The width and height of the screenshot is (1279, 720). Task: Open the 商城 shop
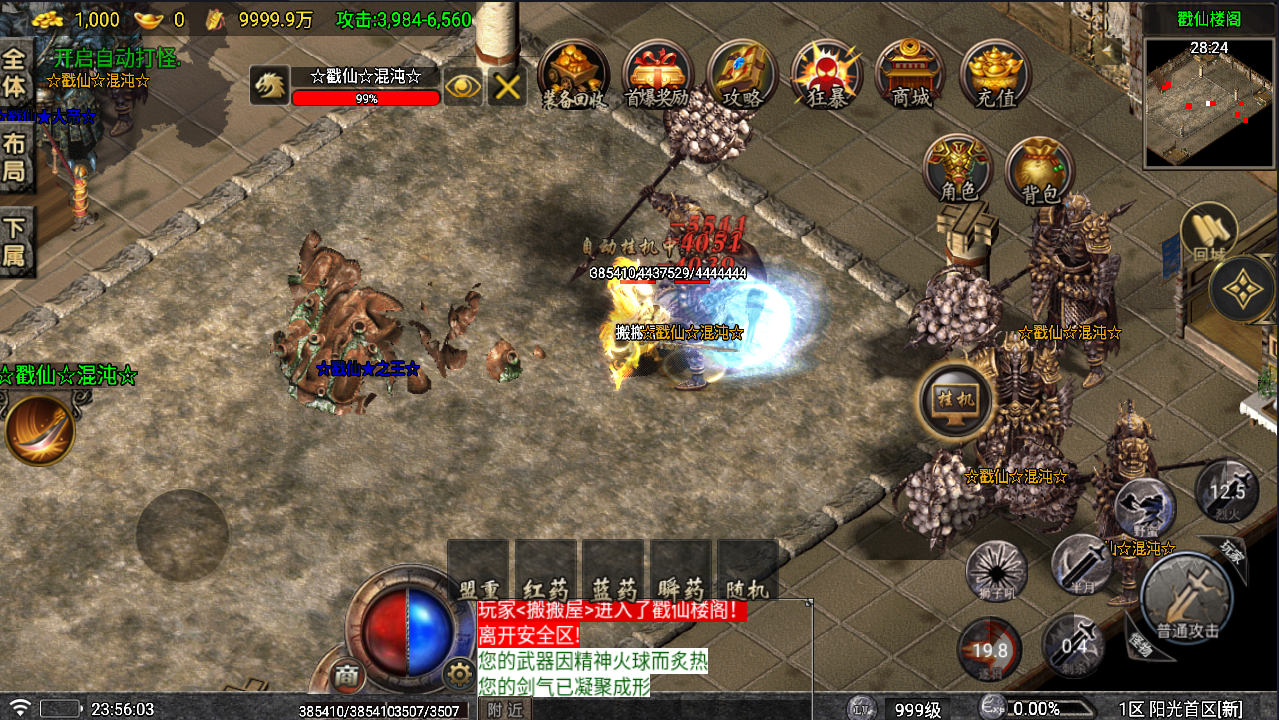[x=910, y=73]
